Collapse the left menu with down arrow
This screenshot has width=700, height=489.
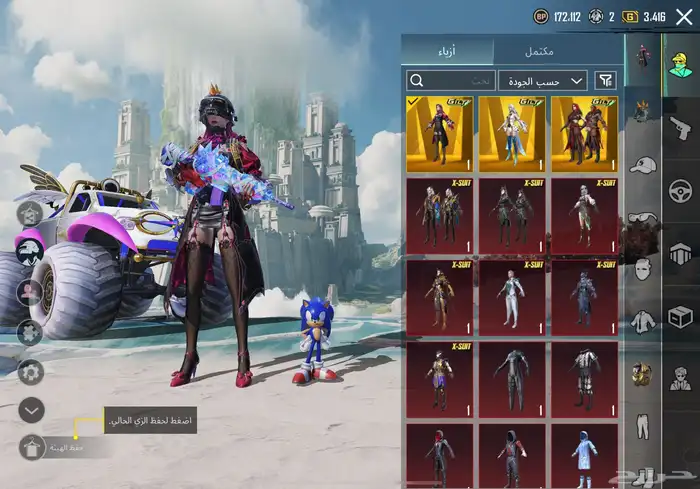(x=31, y=409)
